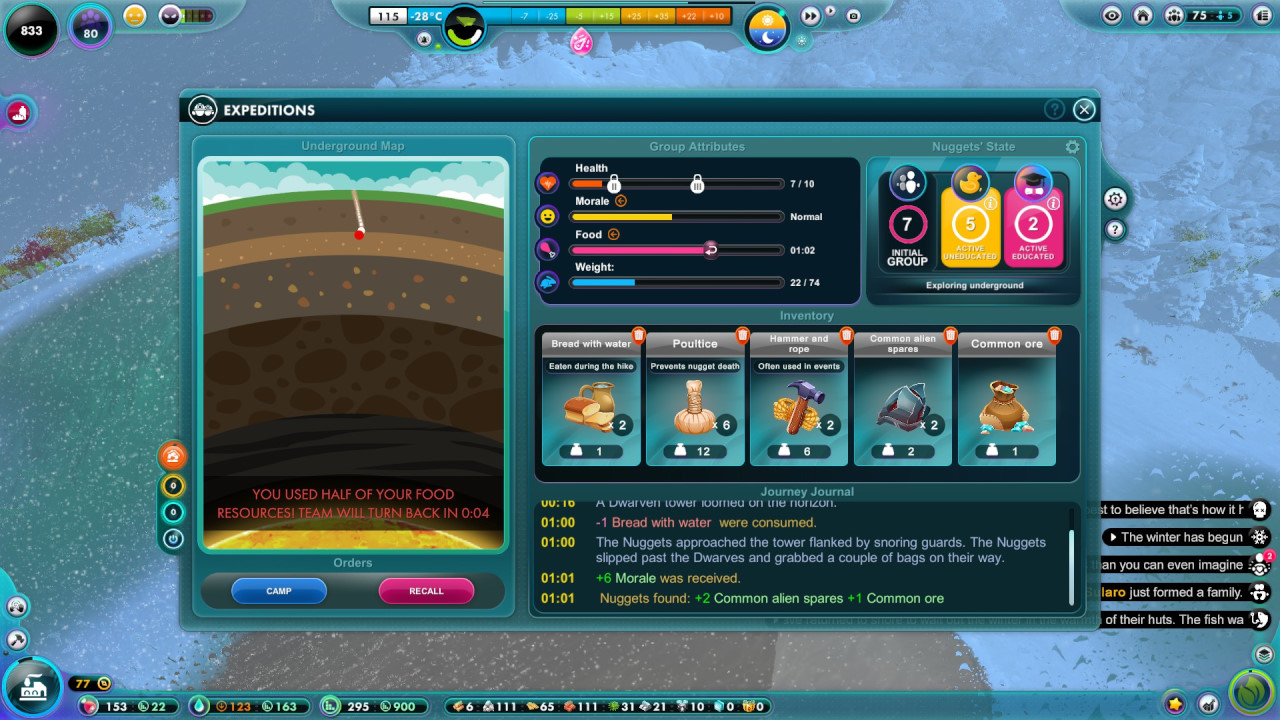Show info for Active Uneducated nuggets
Screen dimensions: 1280x720
(x=990, y=203)
